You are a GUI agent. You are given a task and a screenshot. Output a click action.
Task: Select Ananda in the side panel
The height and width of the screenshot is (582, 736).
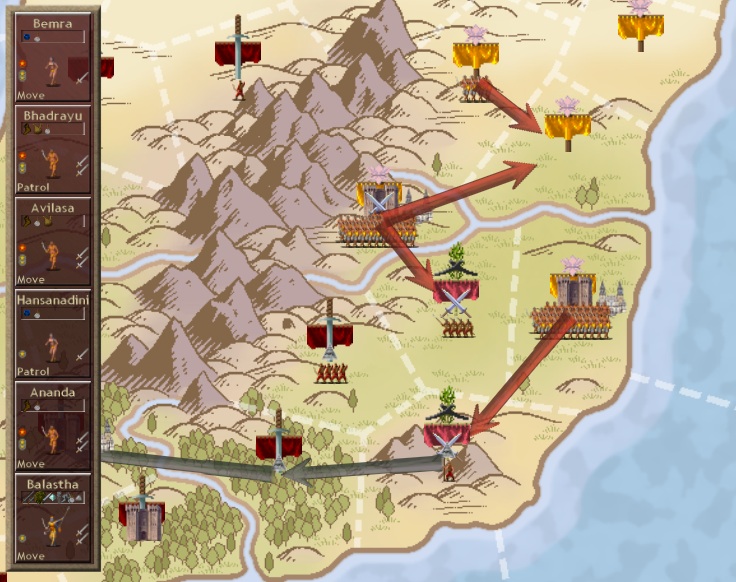pyautogui.click(x=53, y=426)
